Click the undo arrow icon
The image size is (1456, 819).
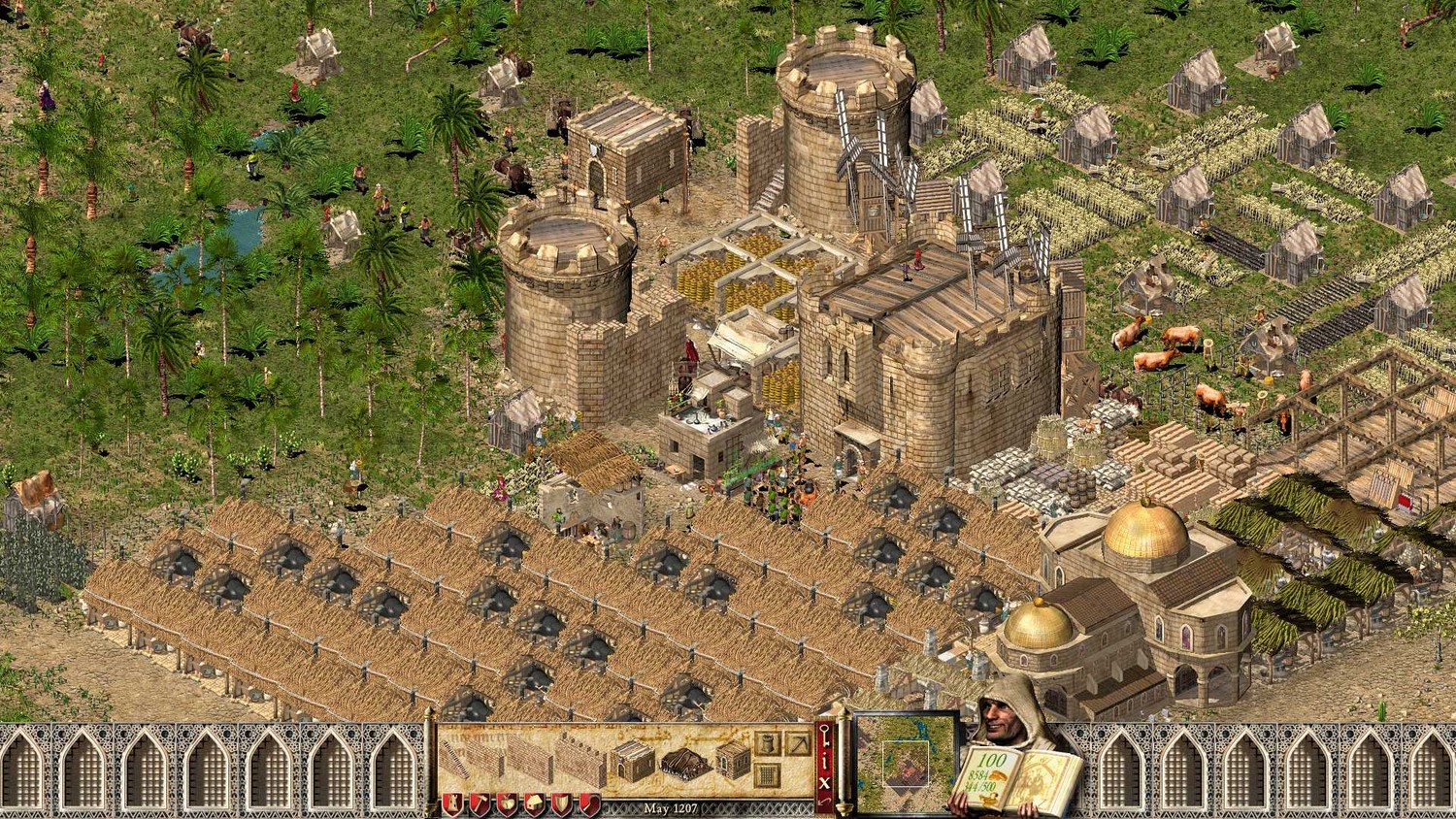826,804
